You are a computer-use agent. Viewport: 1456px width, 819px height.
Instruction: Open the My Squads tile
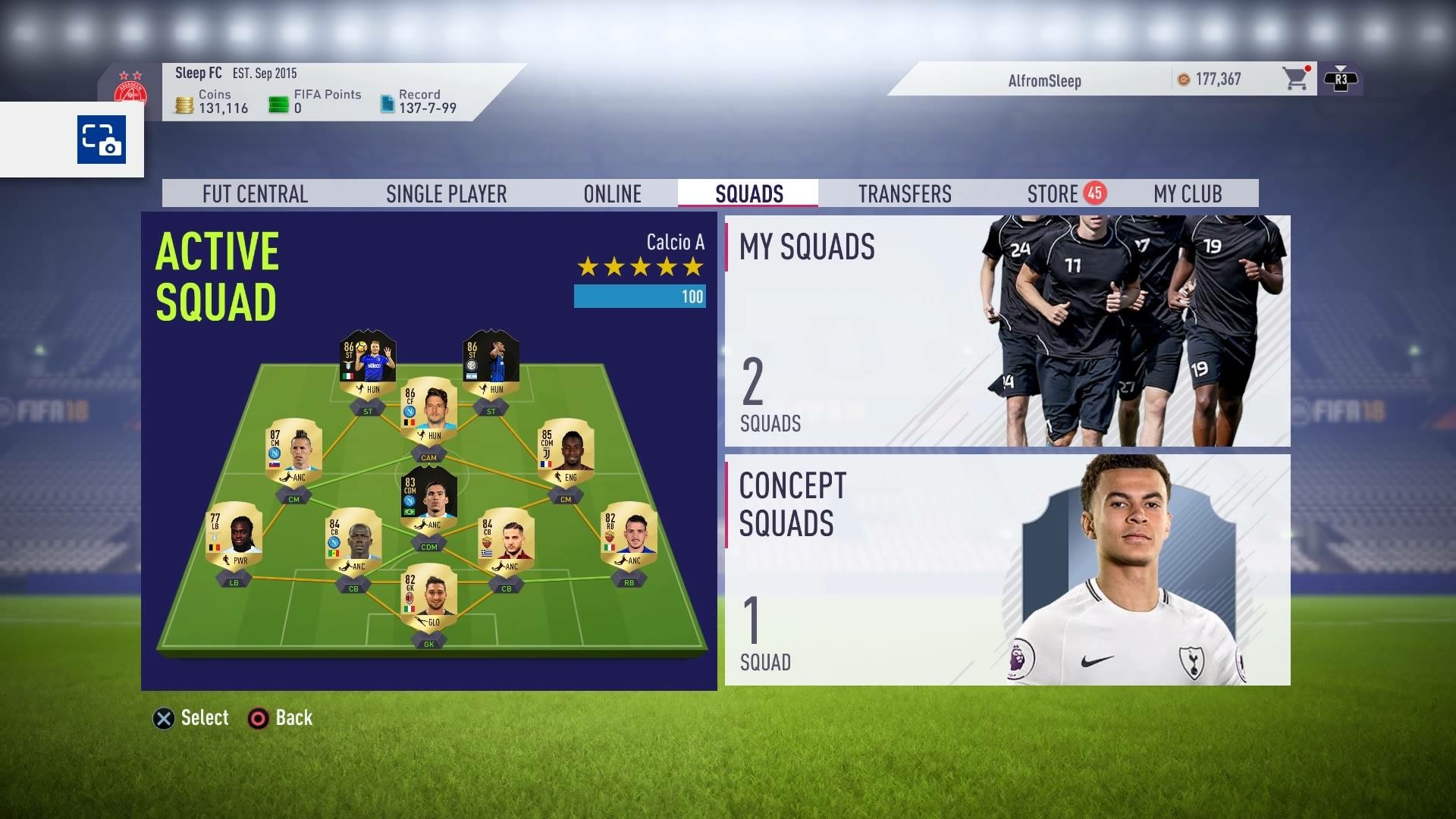(x=1007, y=331)
